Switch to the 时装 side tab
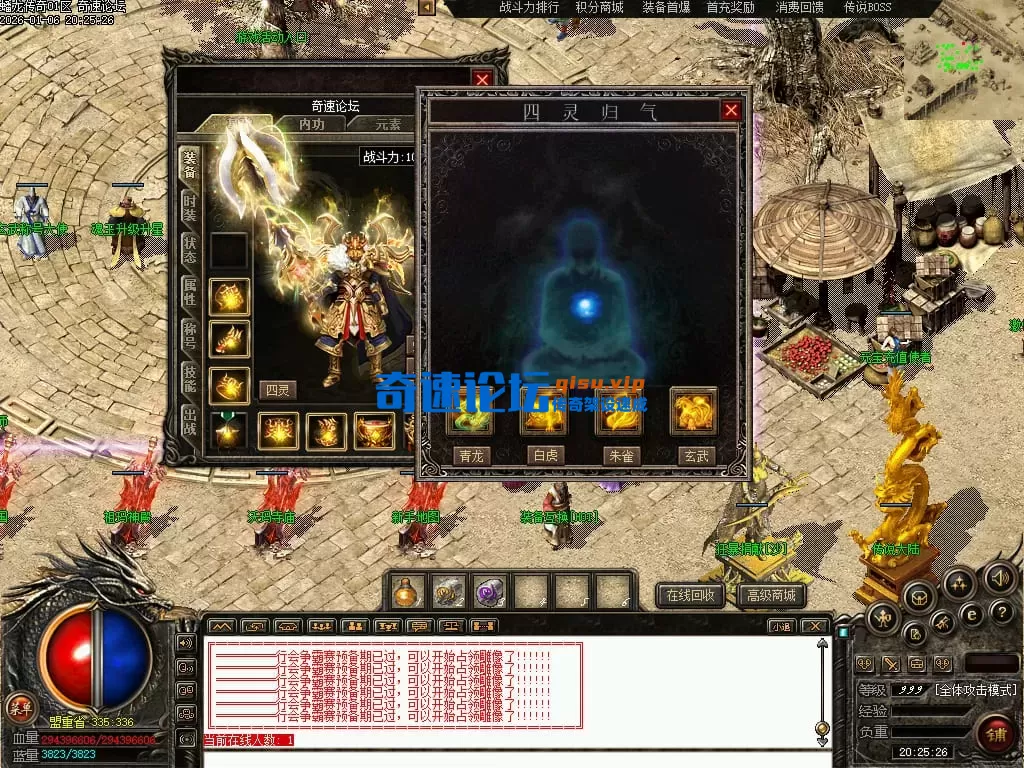Viewport: 1024px width, 768px height. (190, 208)
